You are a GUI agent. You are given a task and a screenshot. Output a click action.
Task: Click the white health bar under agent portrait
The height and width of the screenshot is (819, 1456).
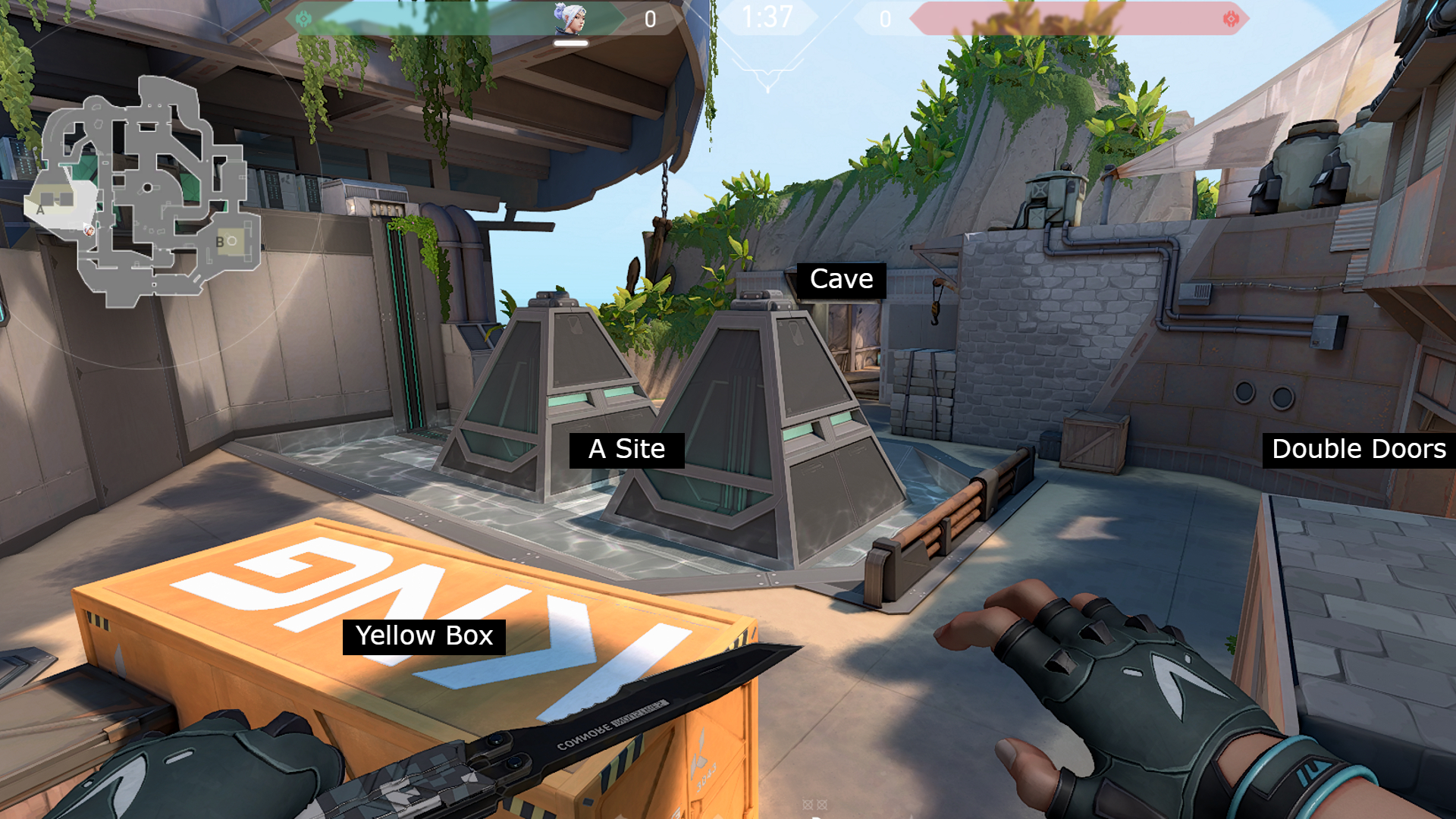(x=573, y=43)
